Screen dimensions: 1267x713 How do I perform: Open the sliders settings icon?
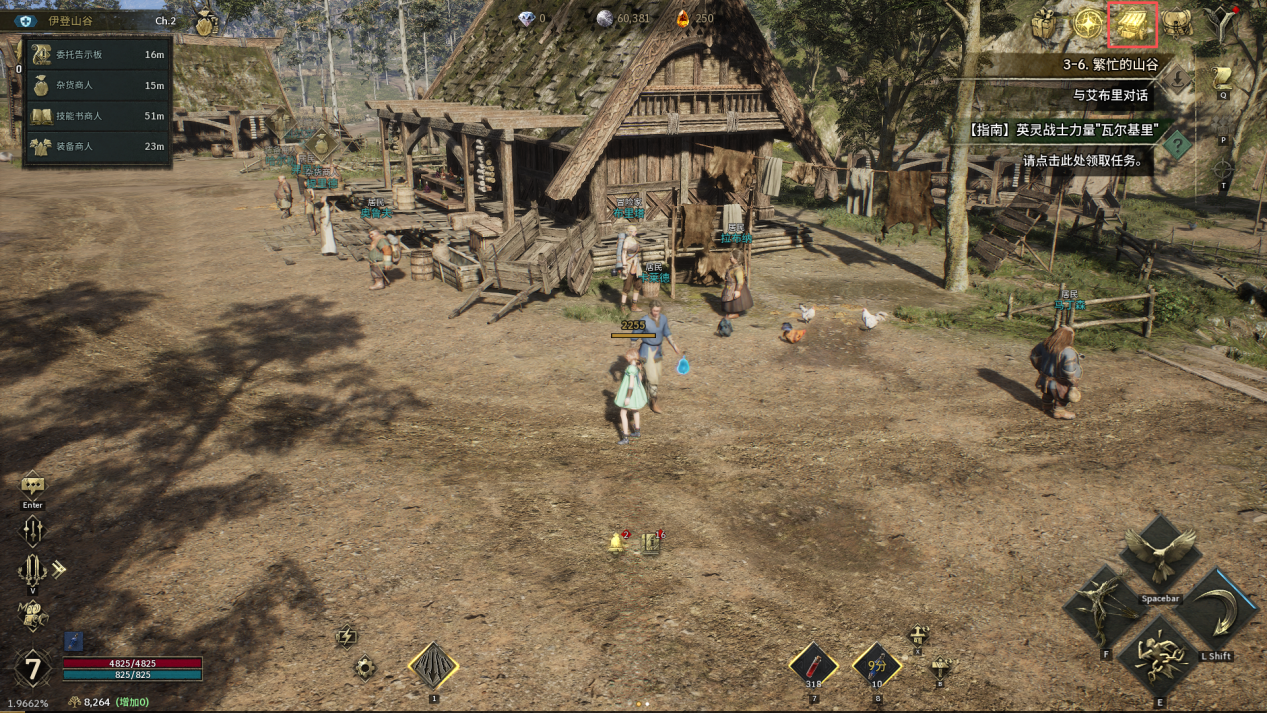coord(32,530)
